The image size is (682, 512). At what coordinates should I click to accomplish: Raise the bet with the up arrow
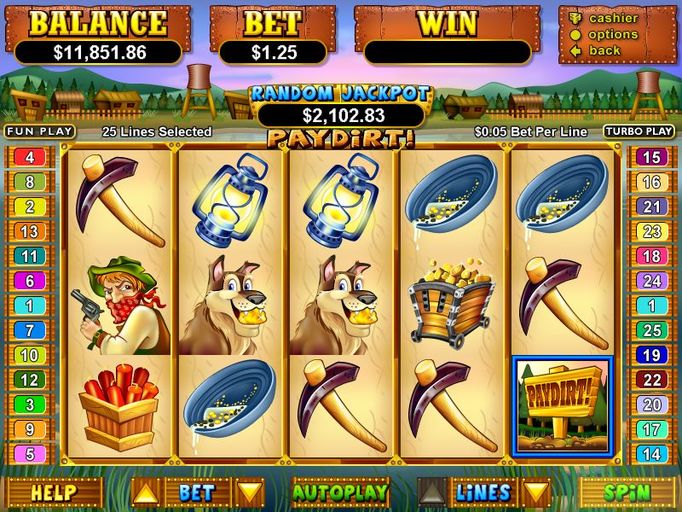(x=146, y=492)
